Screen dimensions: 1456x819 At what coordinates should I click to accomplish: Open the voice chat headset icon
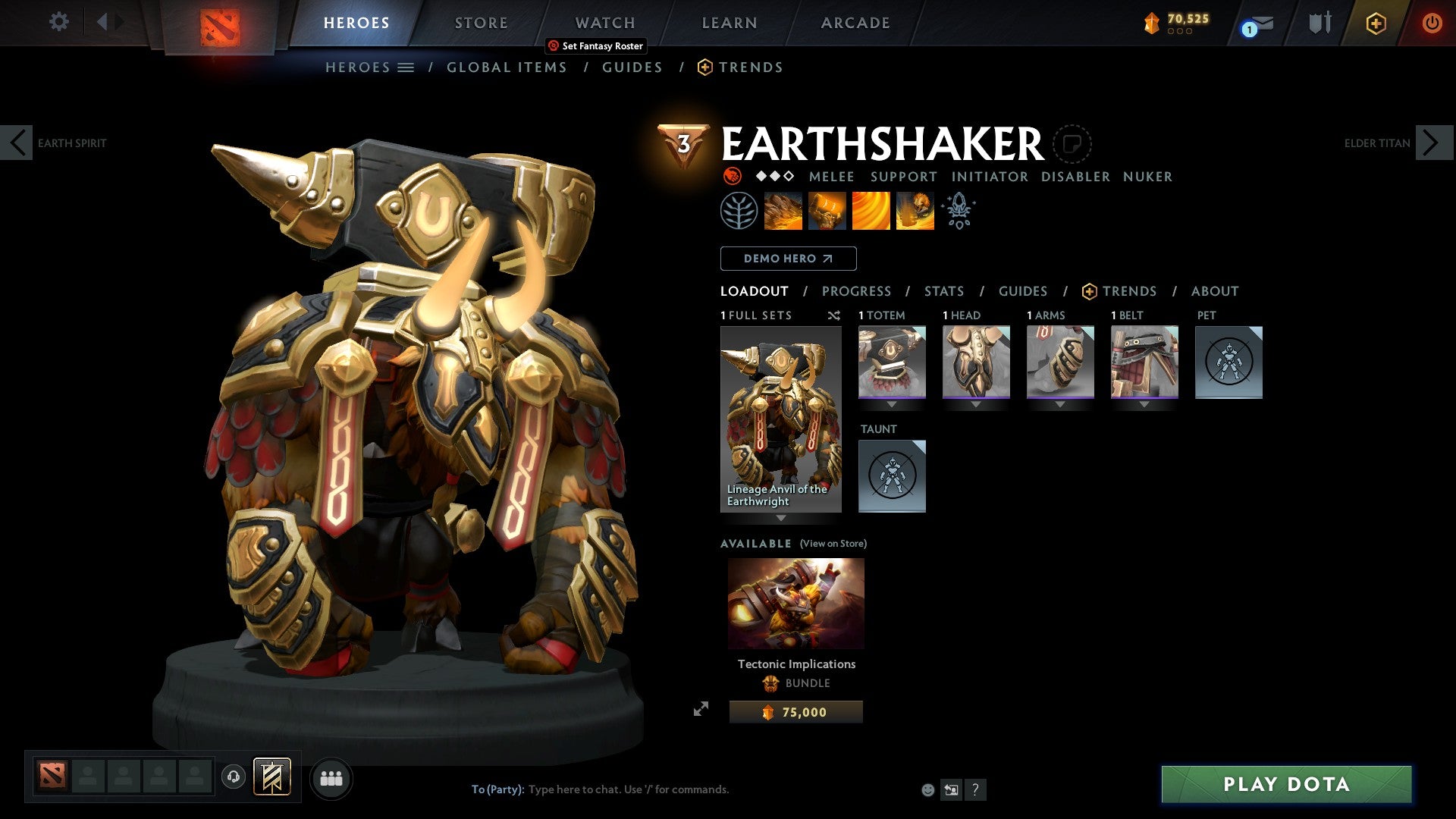[235, 778]
